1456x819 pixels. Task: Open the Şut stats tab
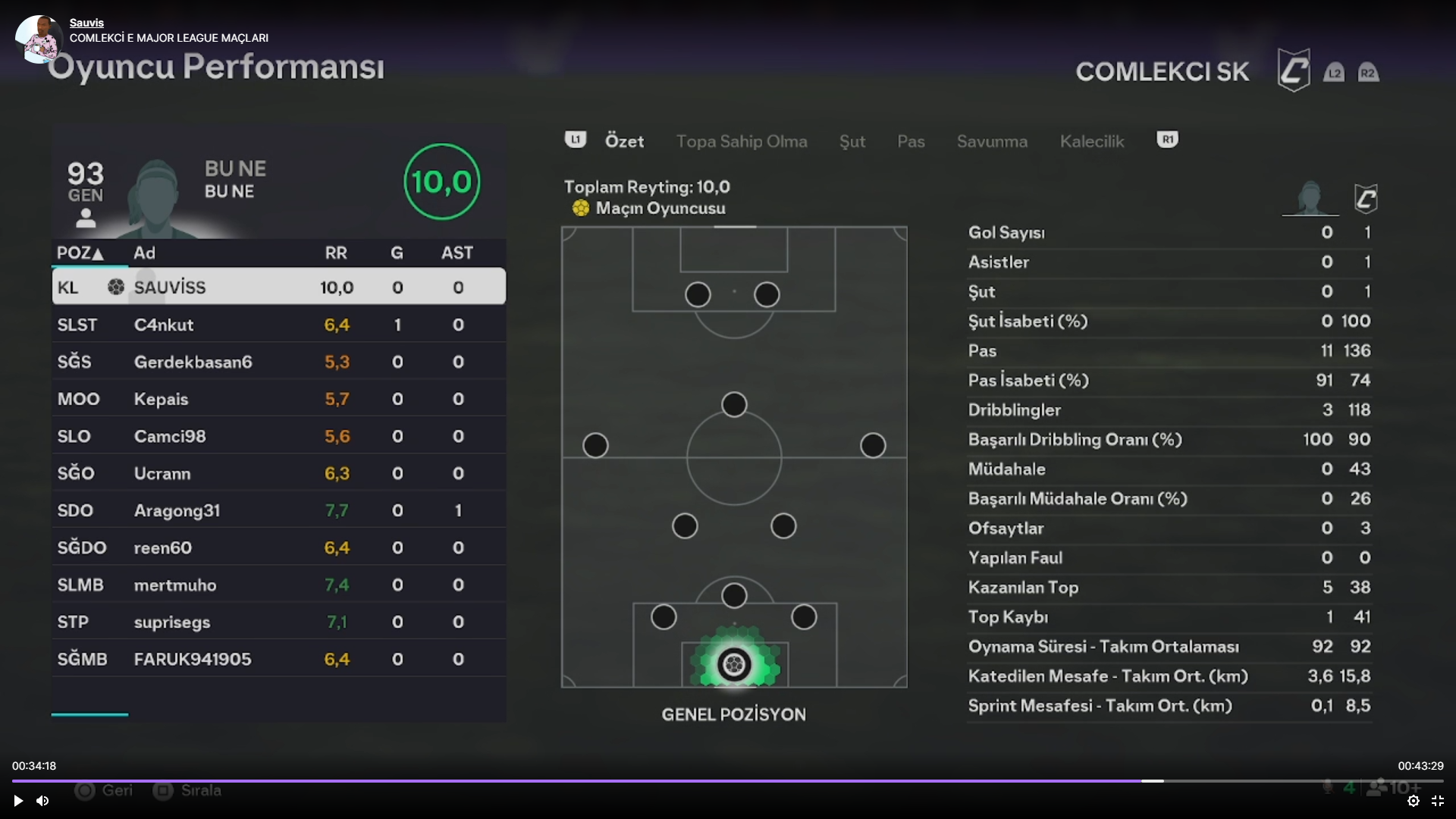pos(852,142)
